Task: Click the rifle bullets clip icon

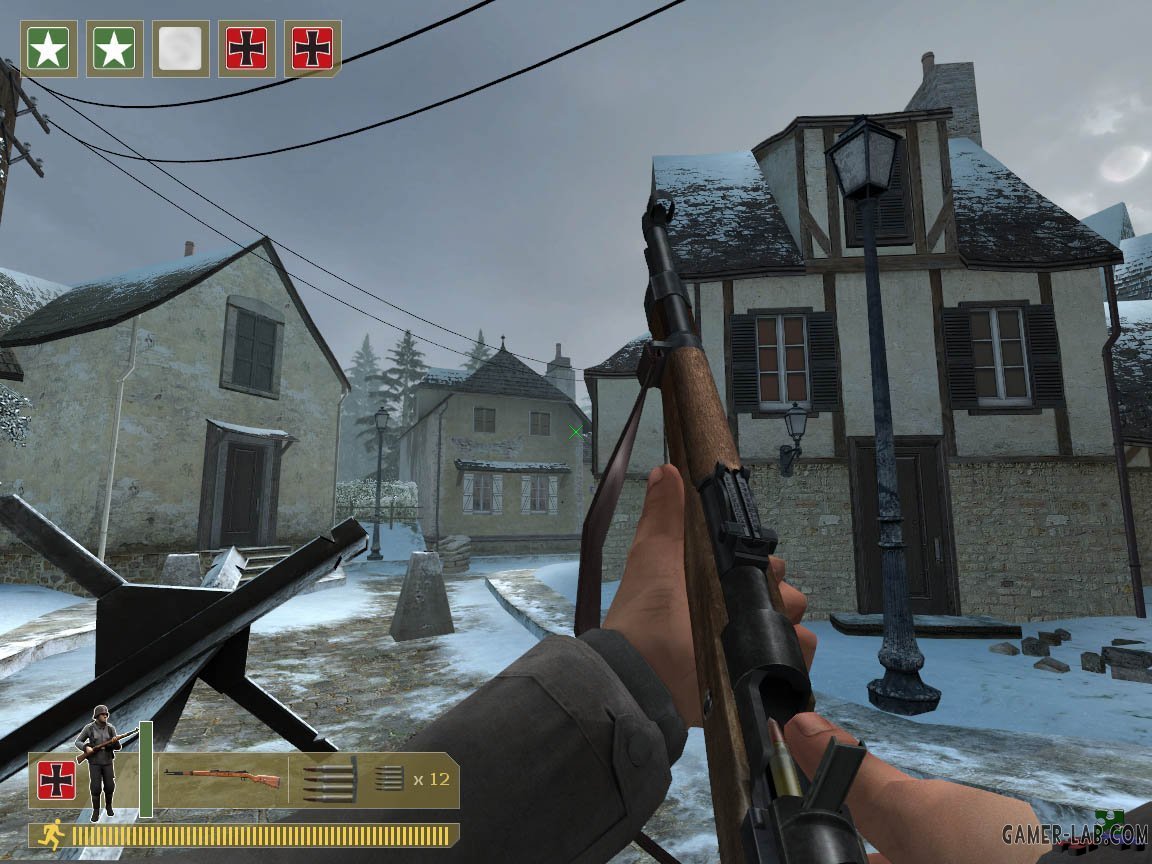Action: [328, 780]
